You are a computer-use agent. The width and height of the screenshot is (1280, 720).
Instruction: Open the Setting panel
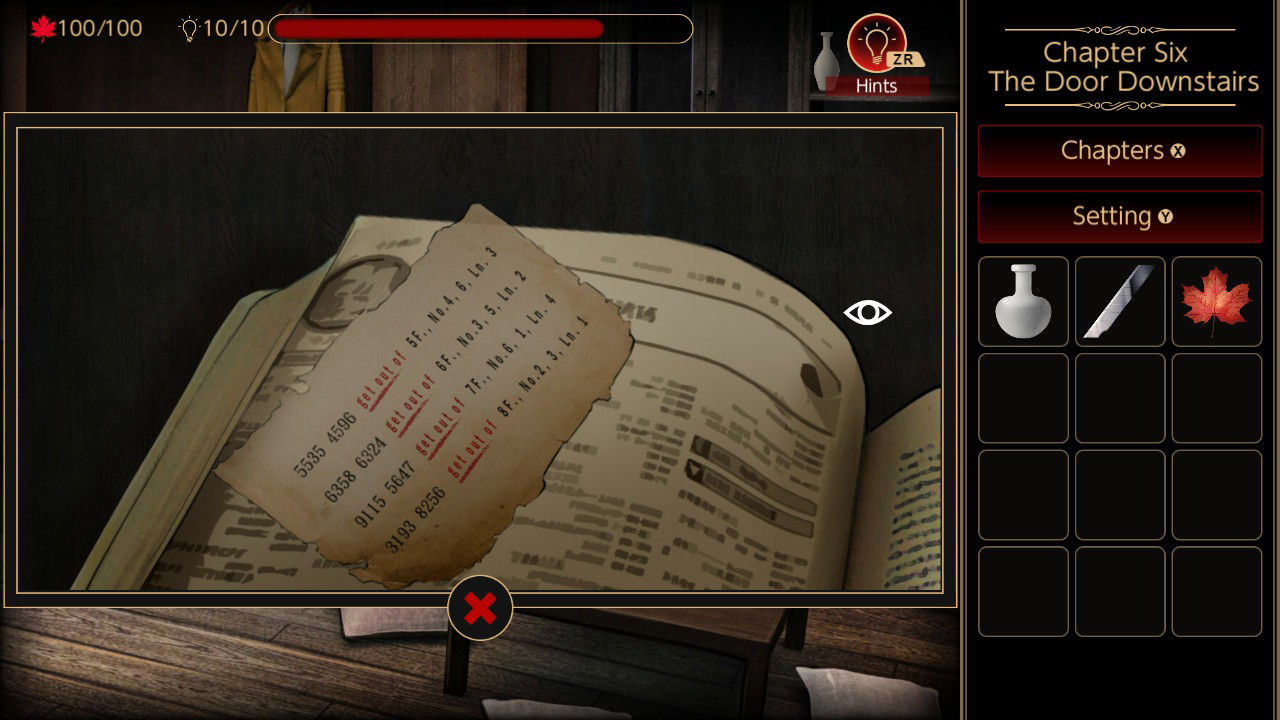[x=1120, y=216]
